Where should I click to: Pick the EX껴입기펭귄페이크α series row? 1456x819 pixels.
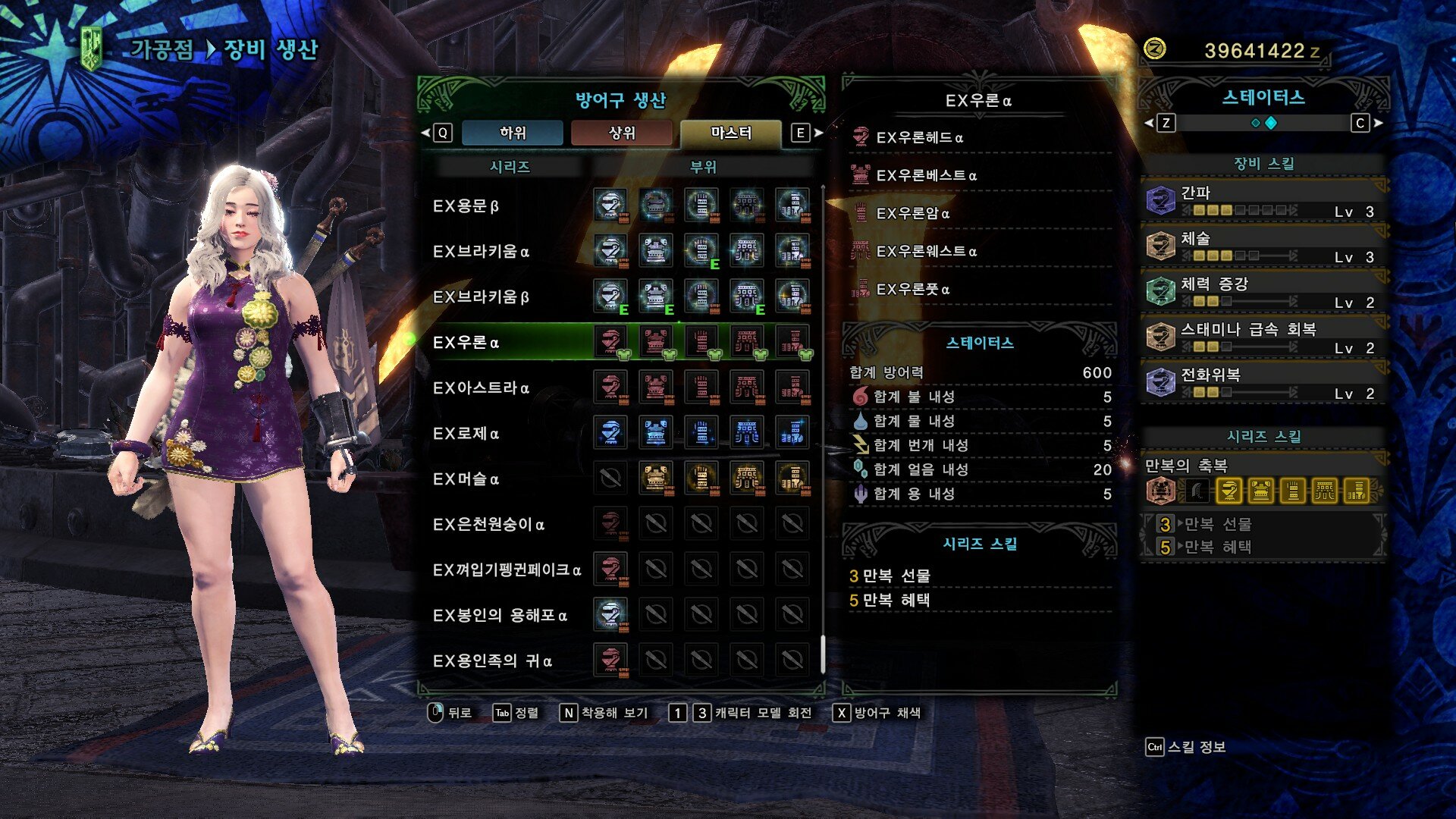click(x=507, y=570)
